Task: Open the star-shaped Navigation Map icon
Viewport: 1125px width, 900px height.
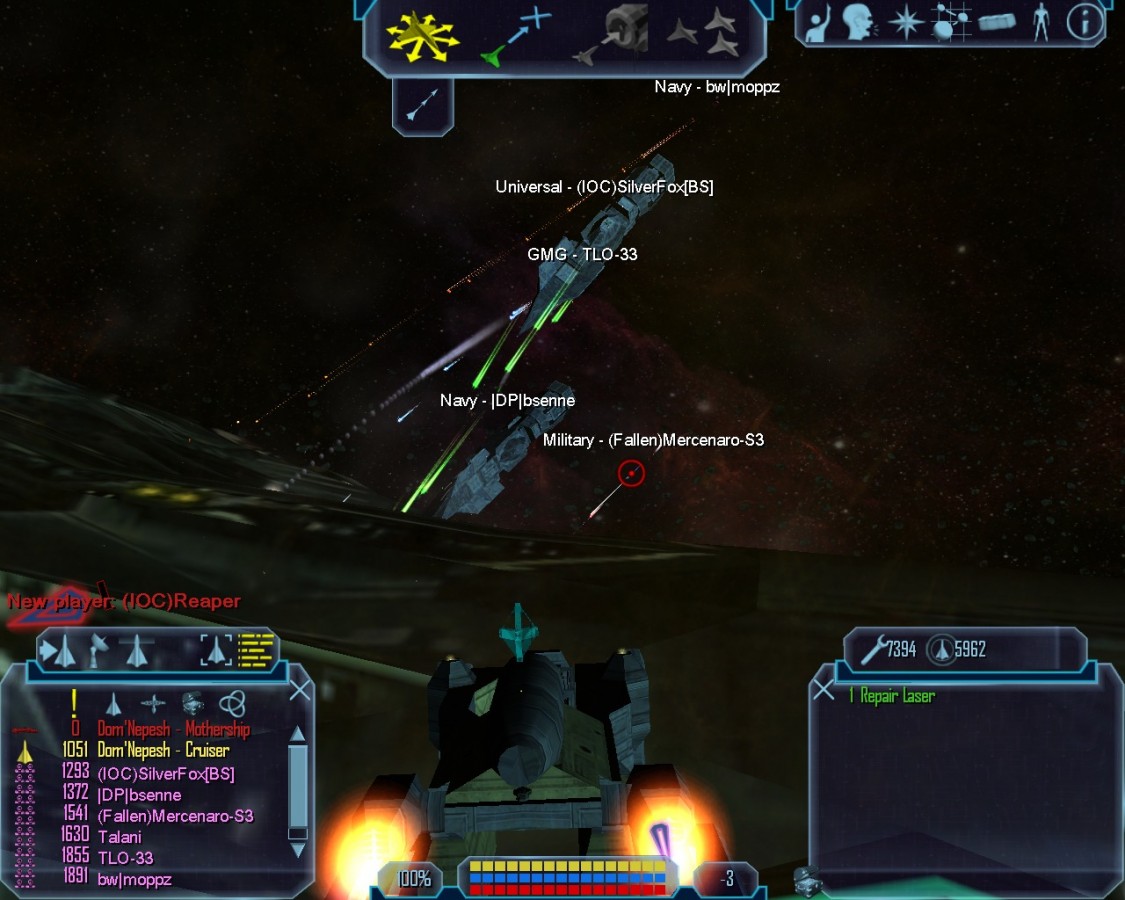Action: (905, 22)
